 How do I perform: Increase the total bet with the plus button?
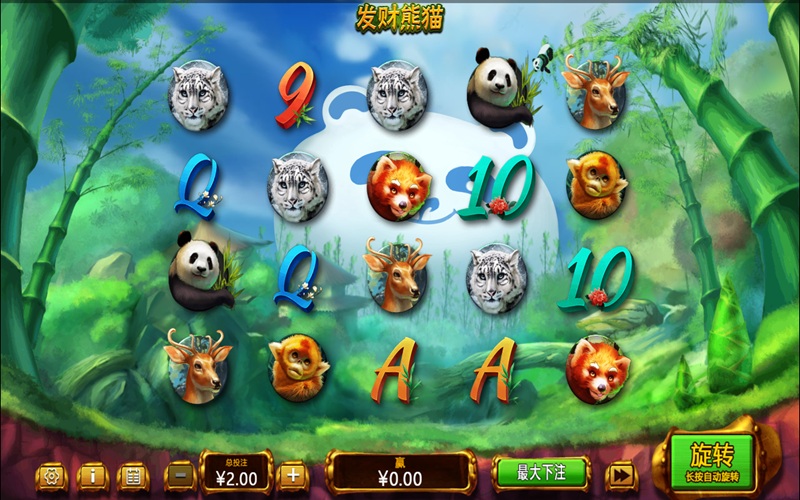[x=291, y=474]
